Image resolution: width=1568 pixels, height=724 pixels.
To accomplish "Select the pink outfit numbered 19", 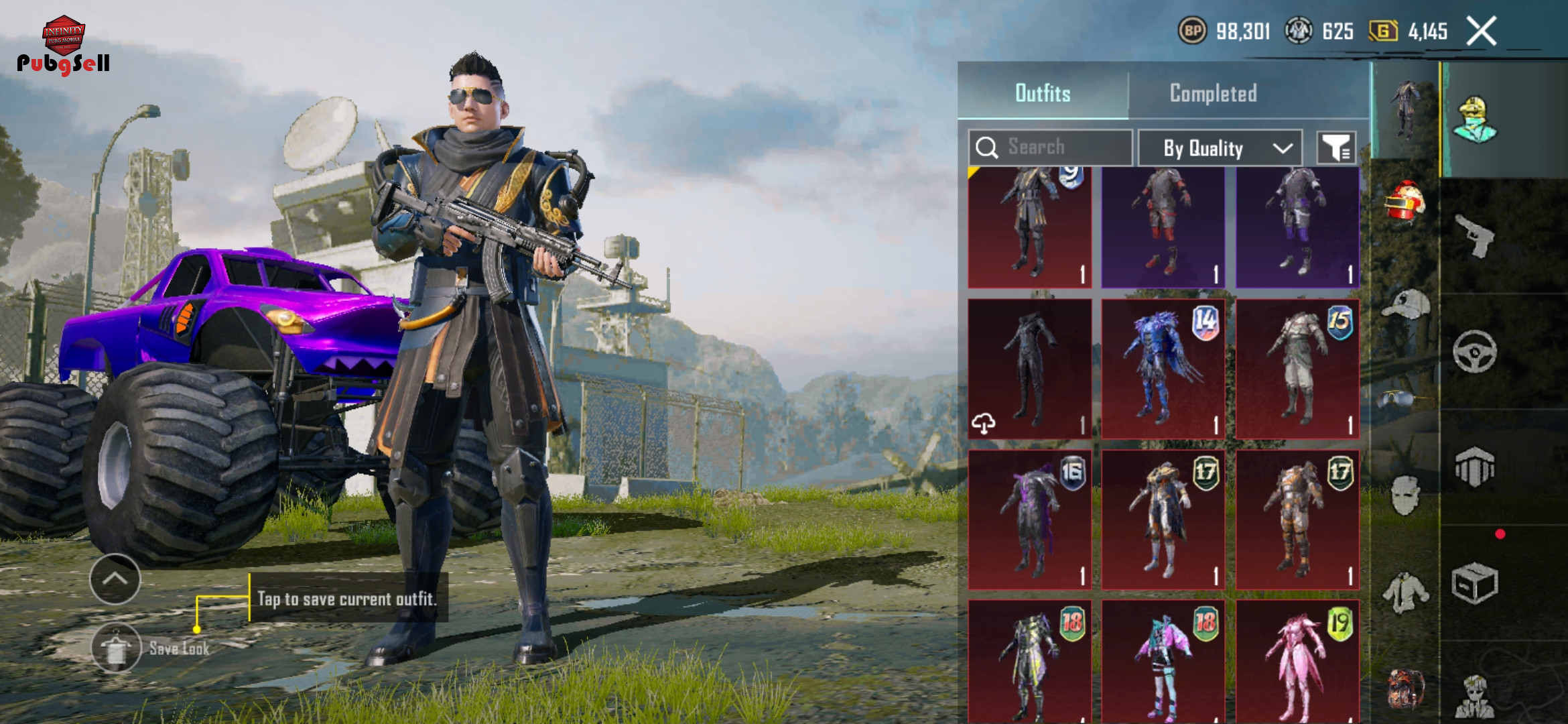I will [1297, 662].
